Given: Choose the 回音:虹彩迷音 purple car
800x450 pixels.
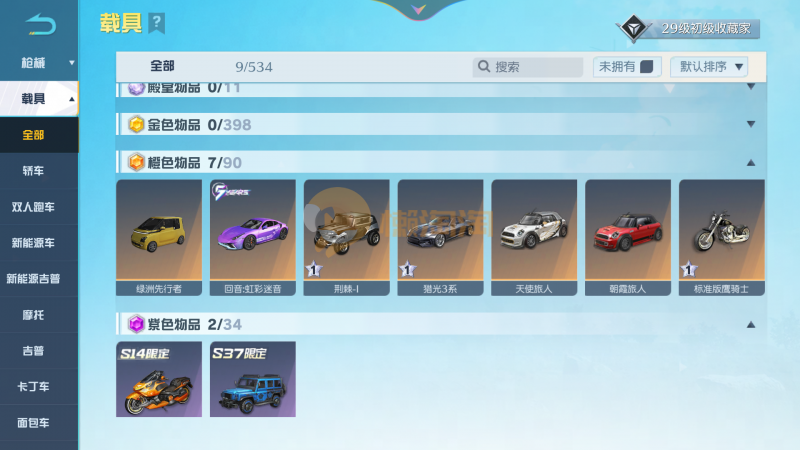Looking at the screenshot, I should tap(253, 238).
